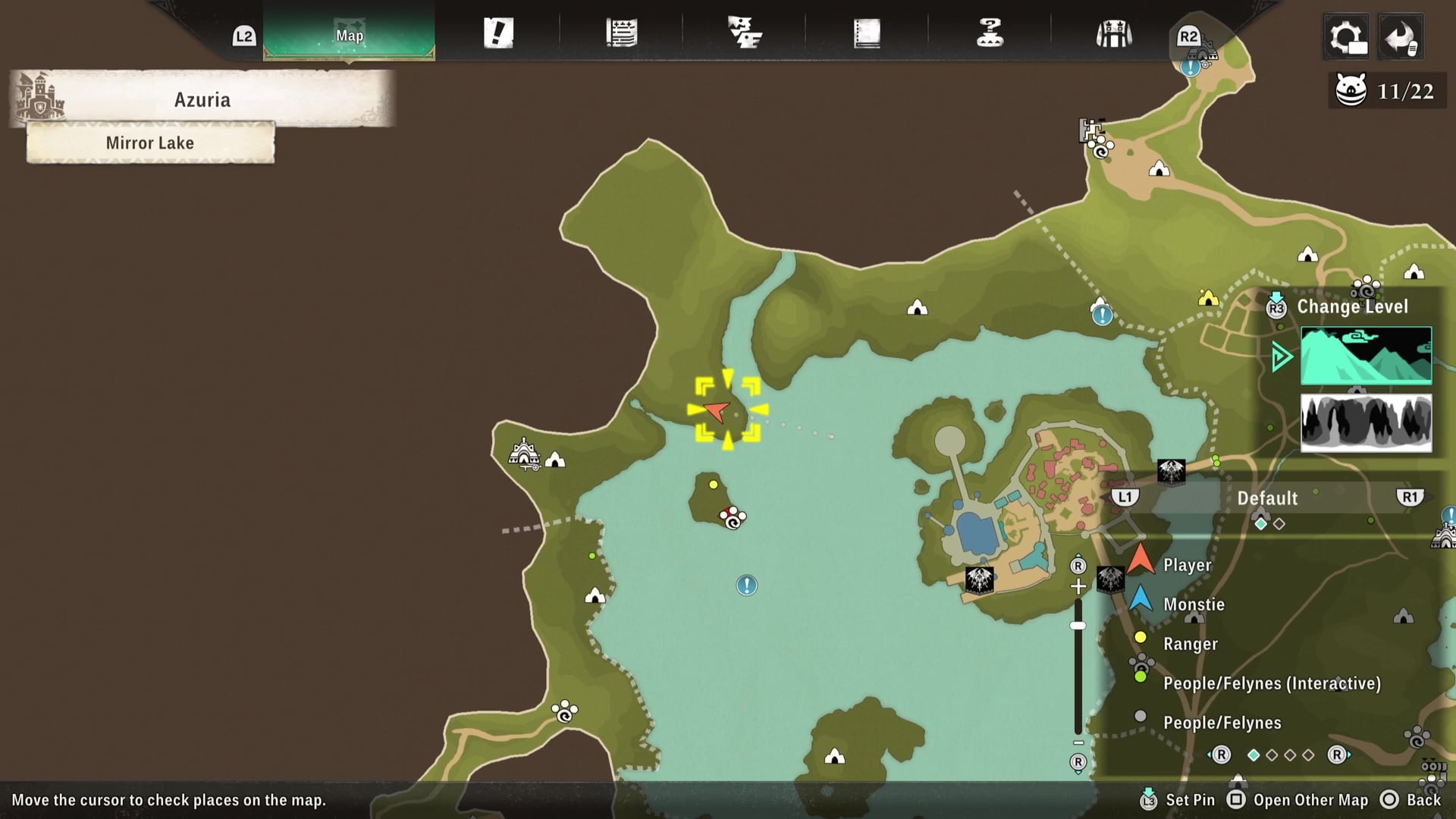
Task: Click the Mirror Lake area label
Action: tap(150, 143)
